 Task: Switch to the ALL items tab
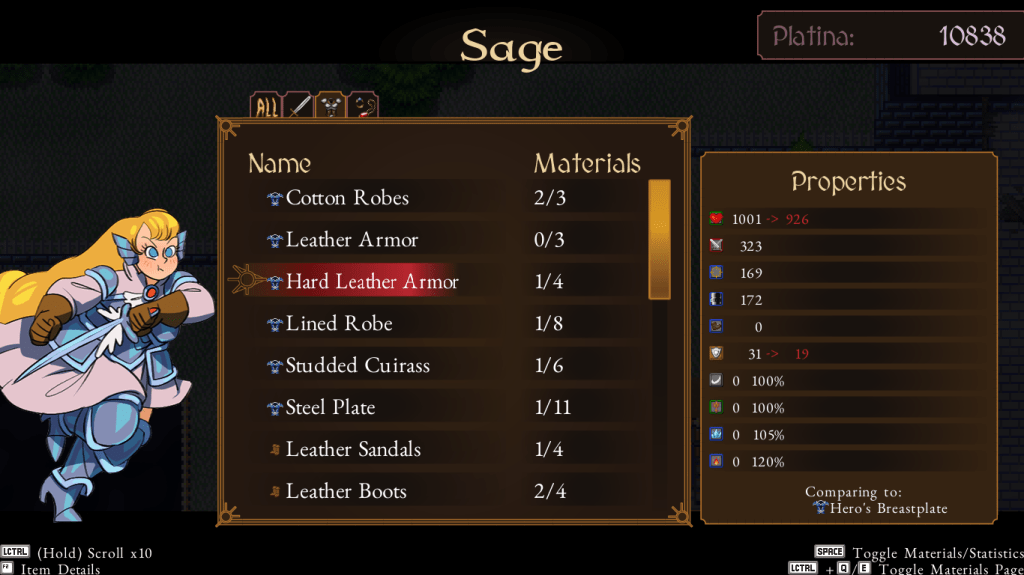point(266,107)
